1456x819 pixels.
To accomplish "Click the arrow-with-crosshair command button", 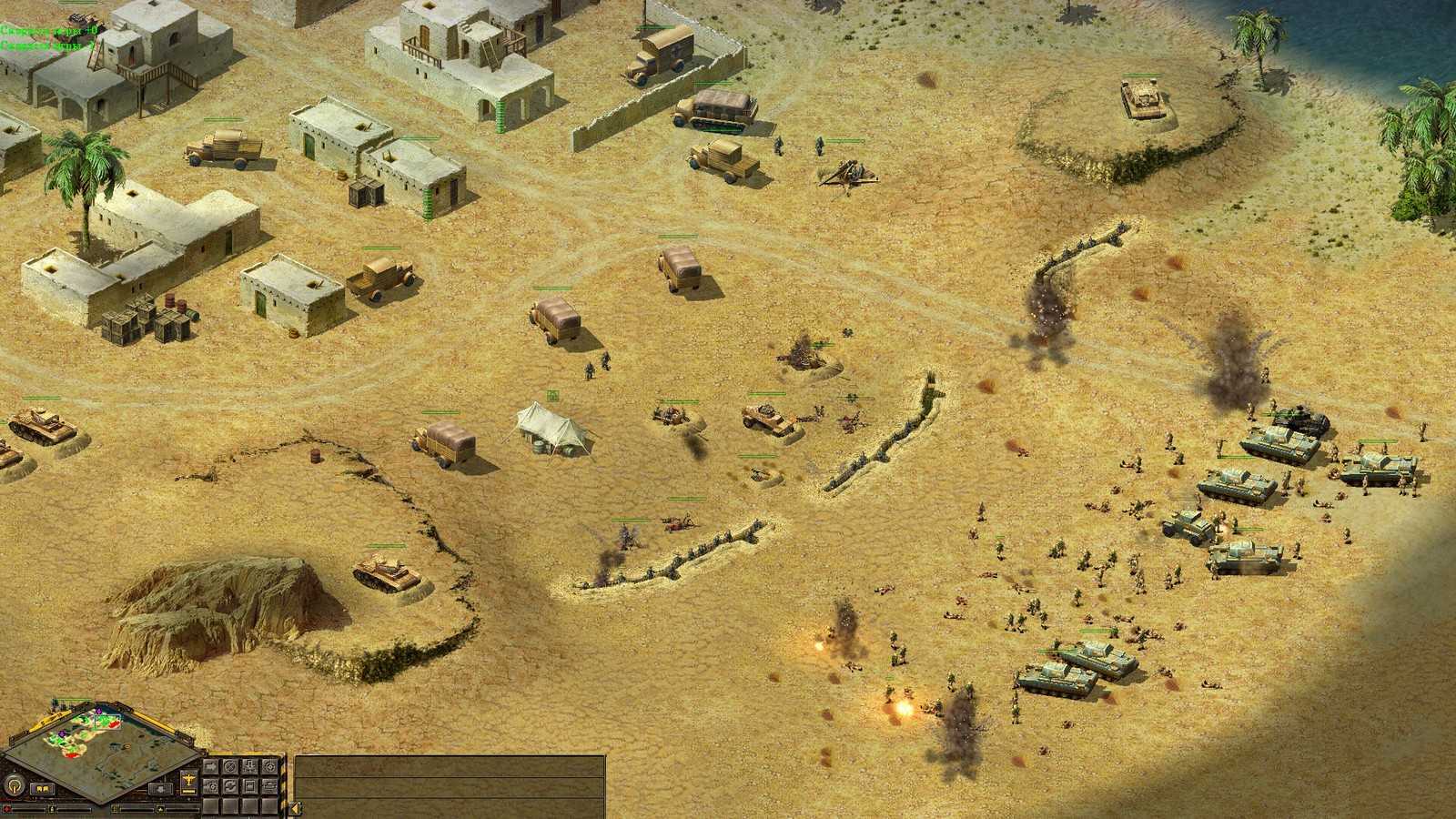I will (211, 786).
